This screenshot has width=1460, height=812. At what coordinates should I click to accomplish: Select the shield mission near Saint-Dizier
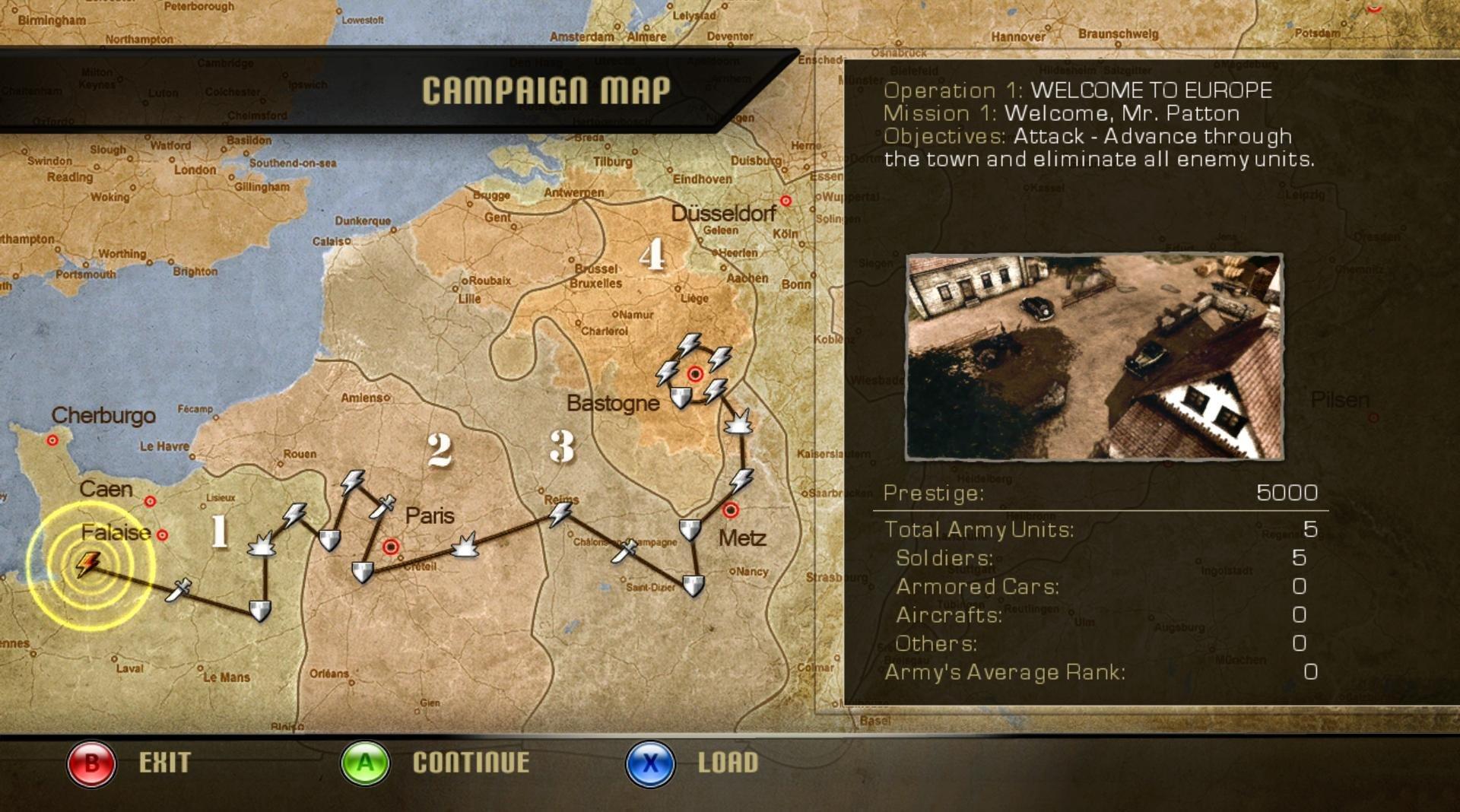pos(692,585)
